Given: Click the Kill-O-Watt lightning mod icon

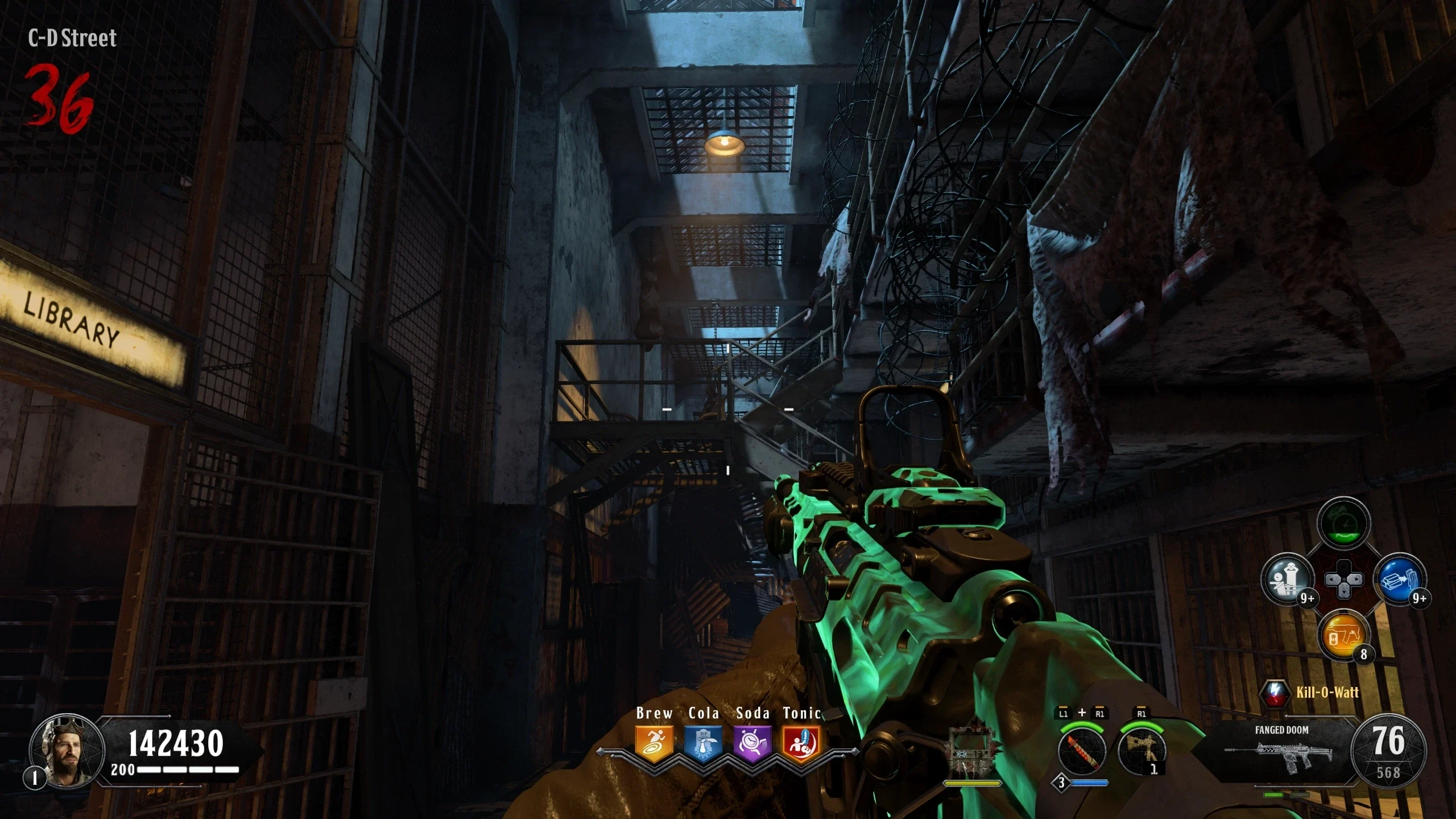Looking at the screenshot, I should click(1276, 693).
